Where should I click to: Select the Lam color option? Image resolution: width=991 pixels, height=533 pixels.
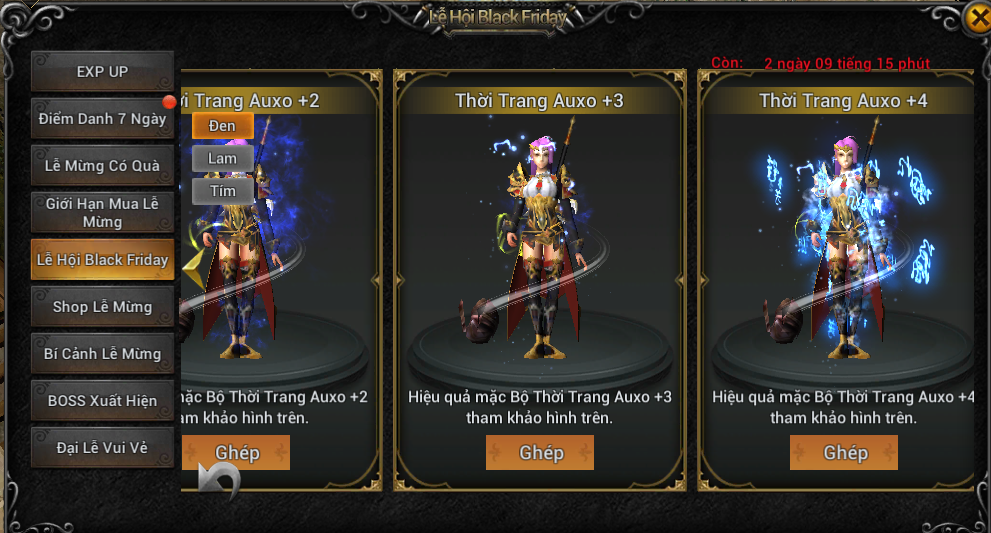(222, 159)
